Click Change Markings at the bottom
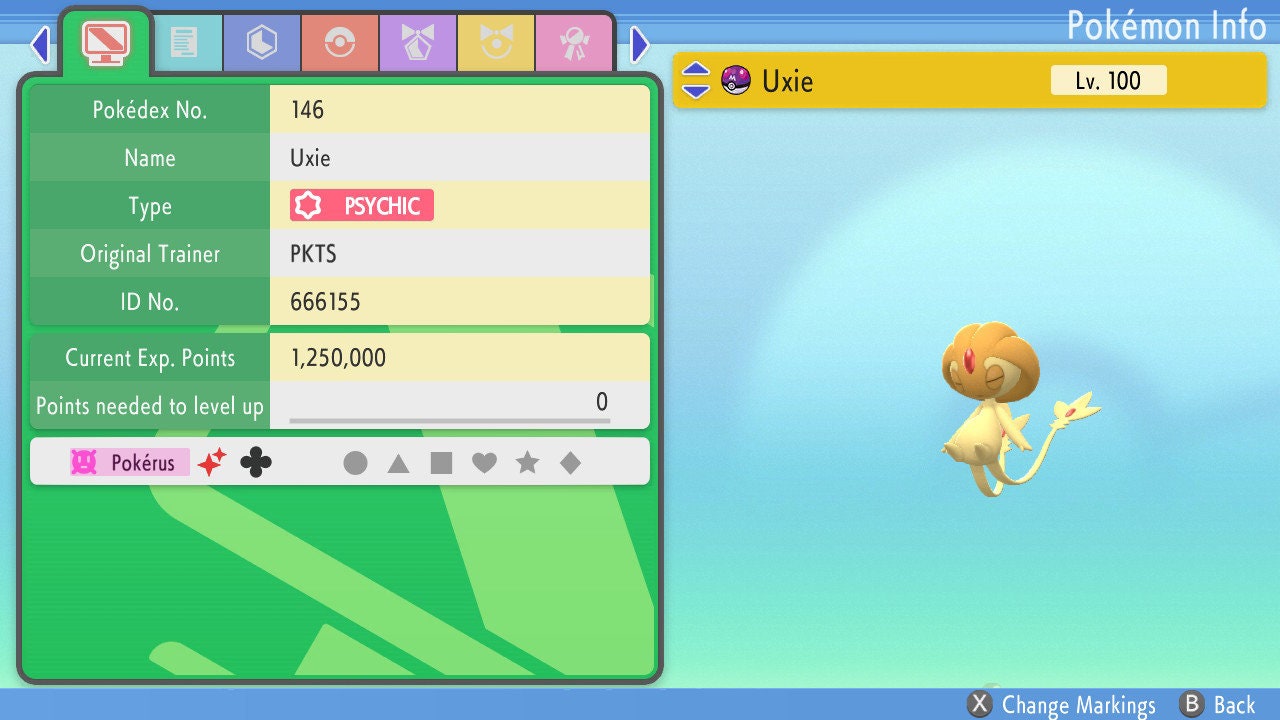The image size is (1280, 720). click(x=1062, y=705)
